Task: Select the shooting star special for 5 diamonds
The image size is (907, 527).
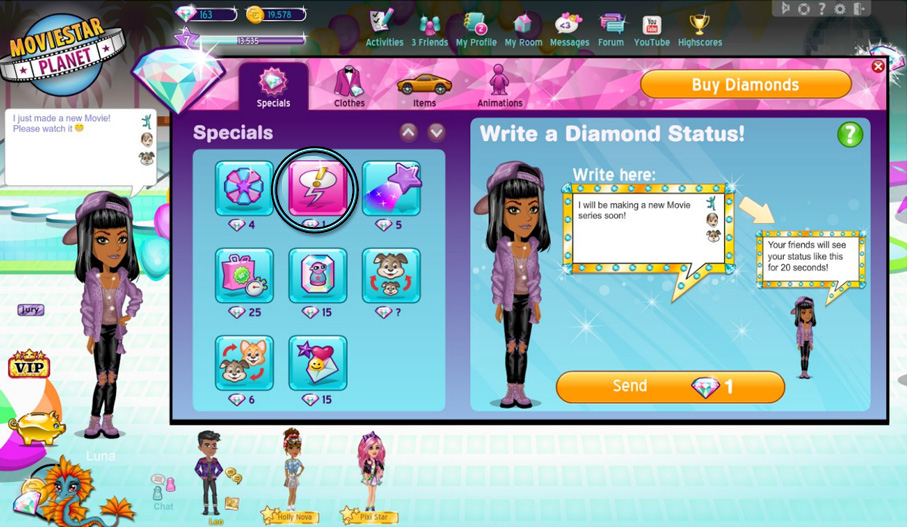Action: coord(391,189)
